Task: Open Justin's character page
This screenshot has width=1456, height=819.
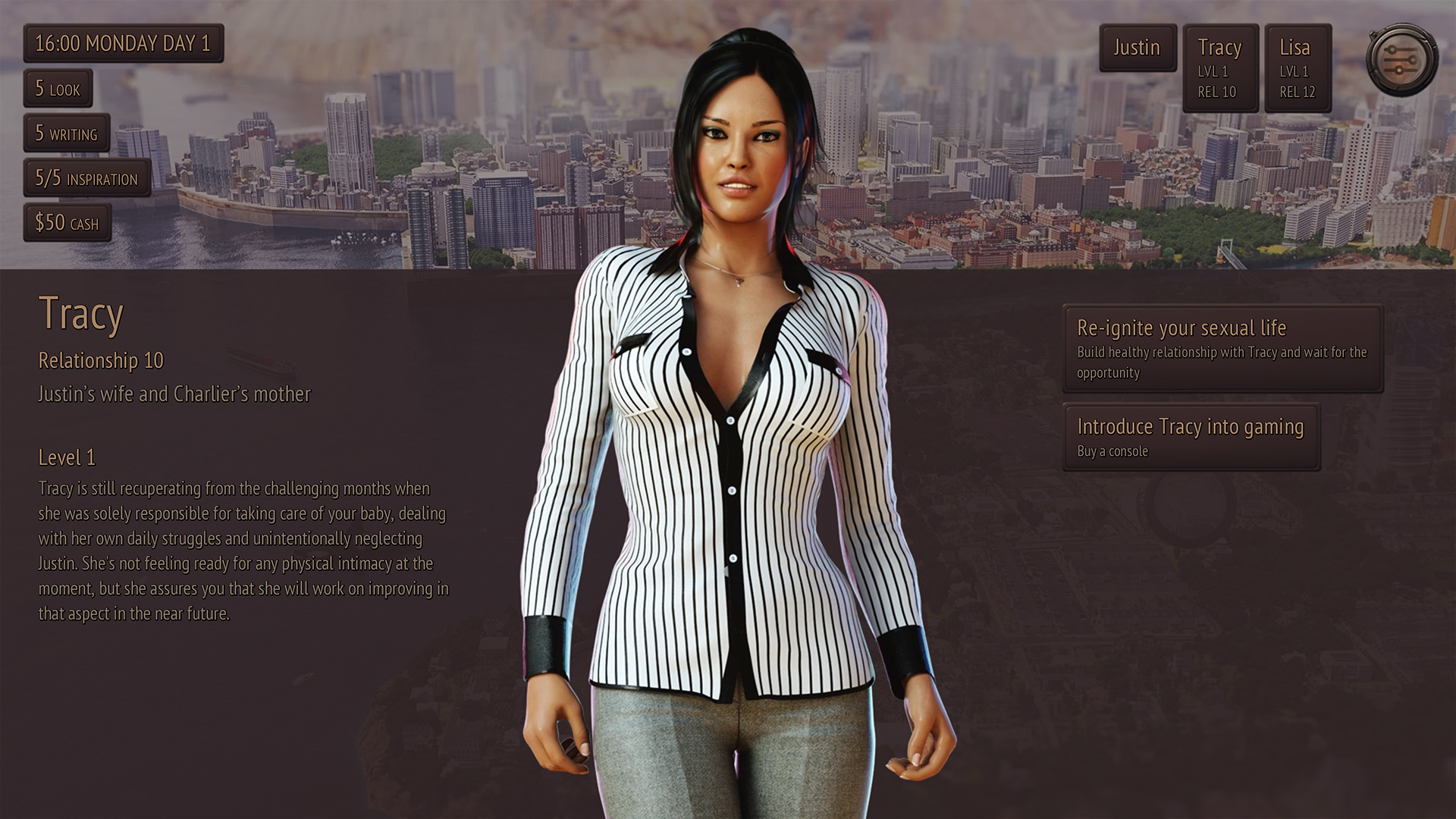Action: click(1137, 48)
